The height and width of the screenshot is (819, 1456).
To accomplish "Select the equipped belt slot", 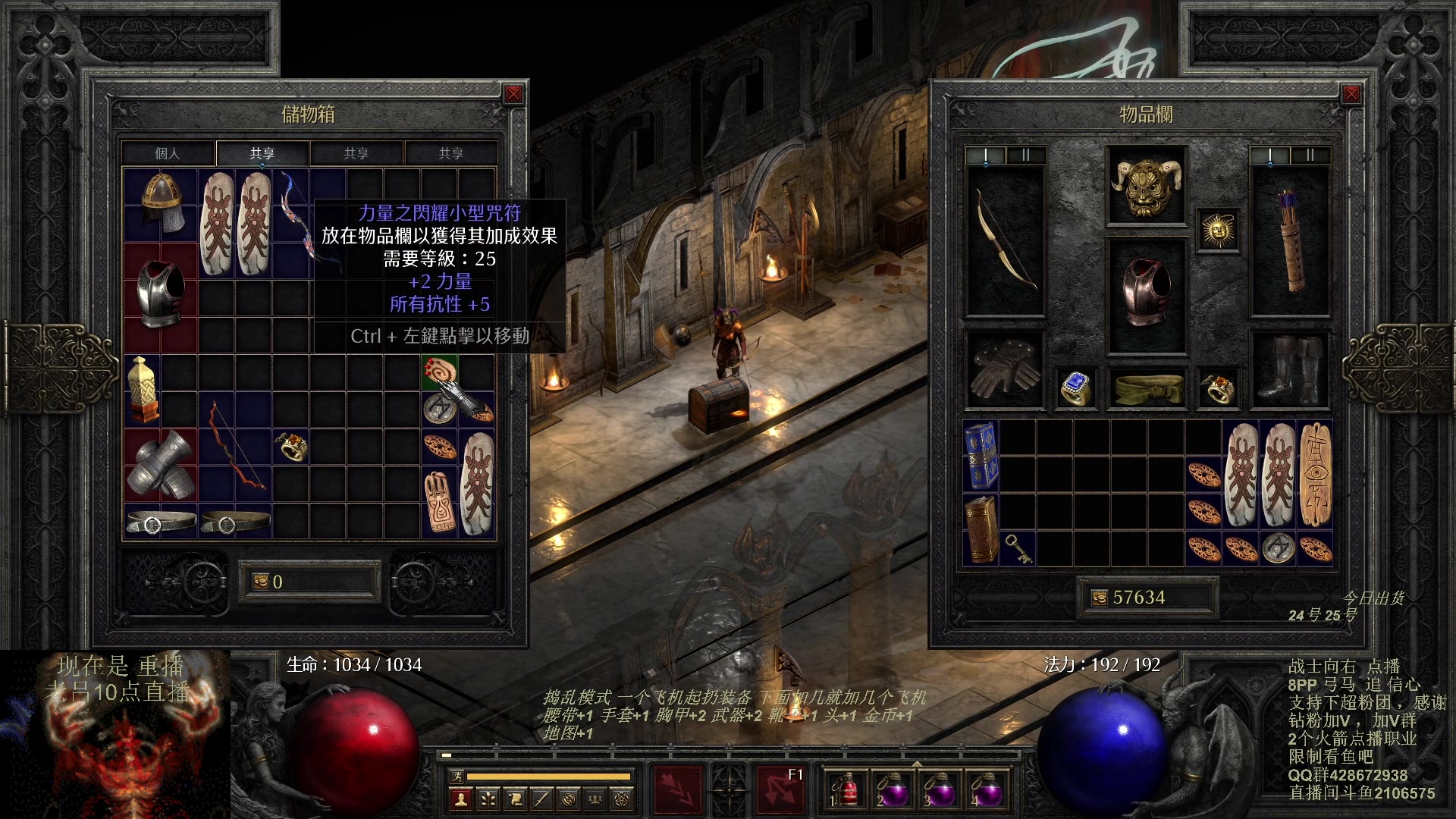I will pyautogui.click(x=1147, y=389).
